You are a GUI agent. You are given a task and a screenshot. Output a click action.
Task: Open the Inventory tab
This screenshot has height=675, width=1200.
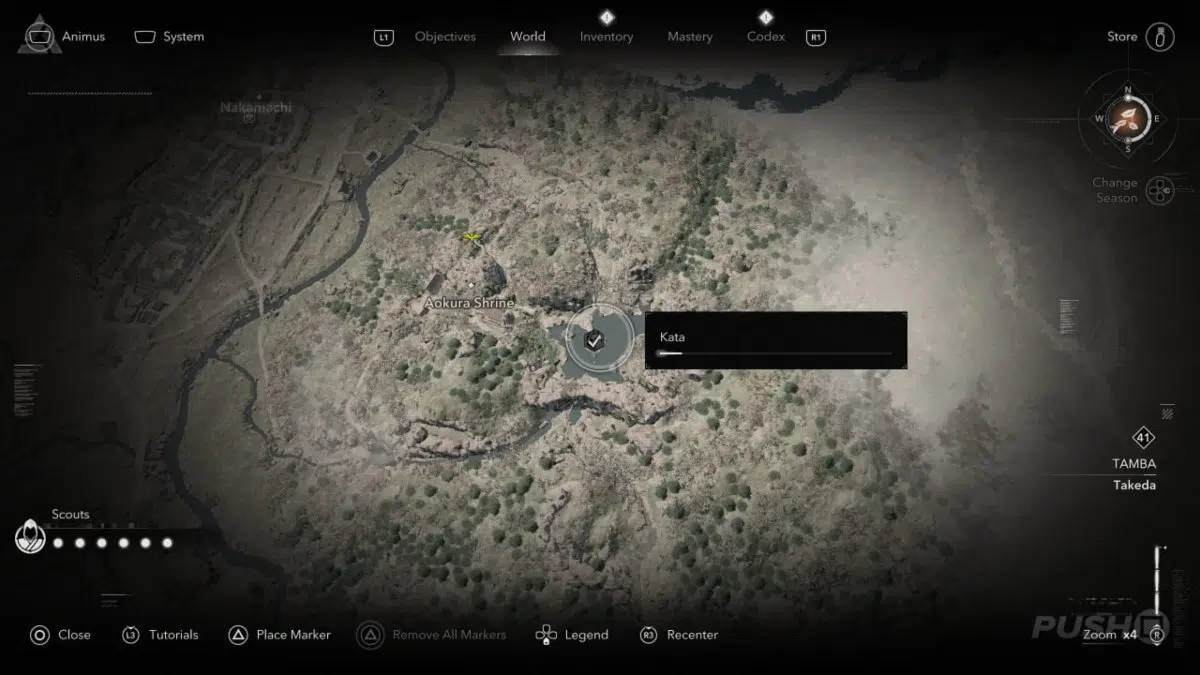606,37
